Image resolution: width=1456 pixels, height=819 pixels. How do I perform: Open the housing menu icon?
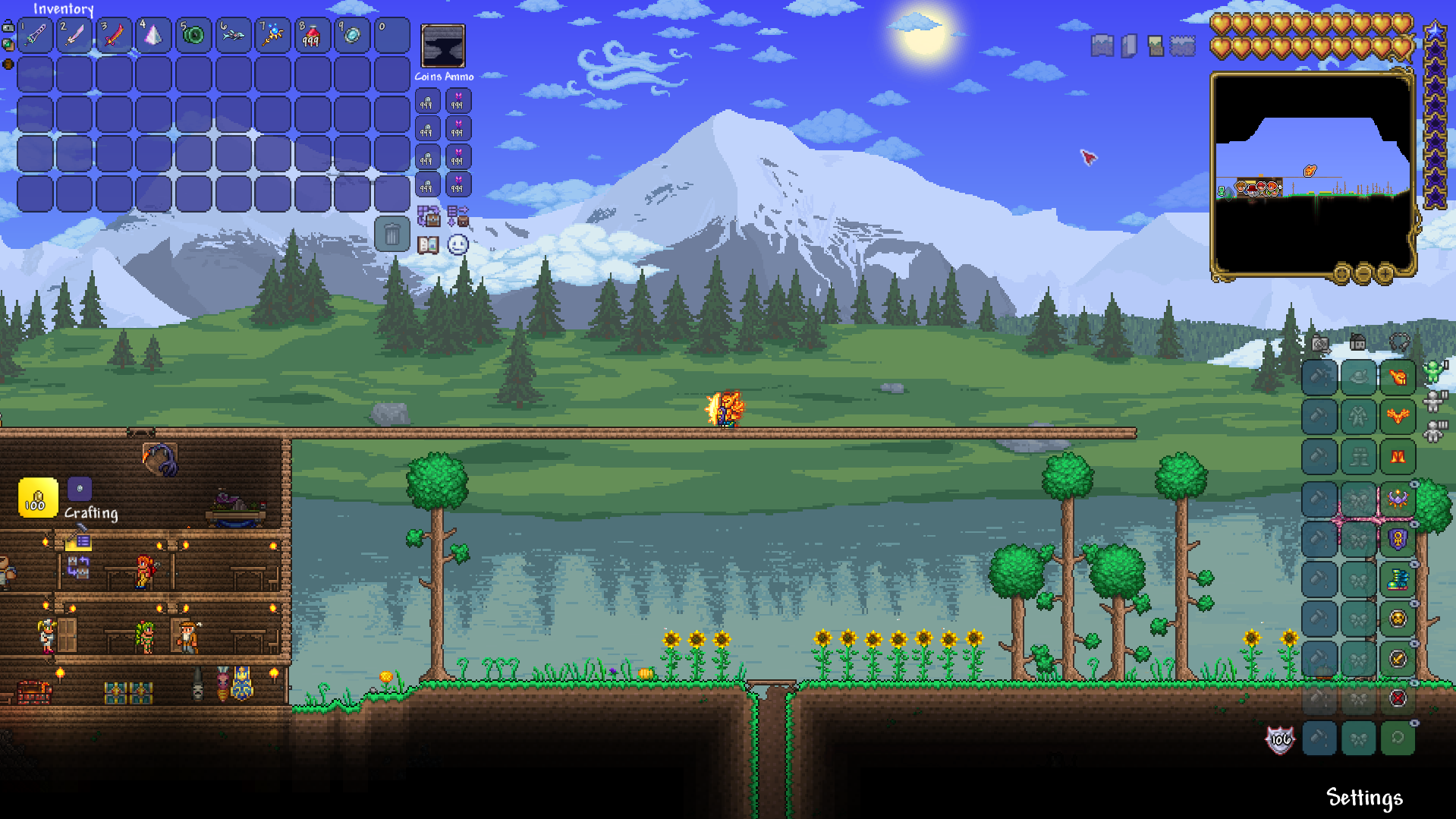[x=1357, y=343]
